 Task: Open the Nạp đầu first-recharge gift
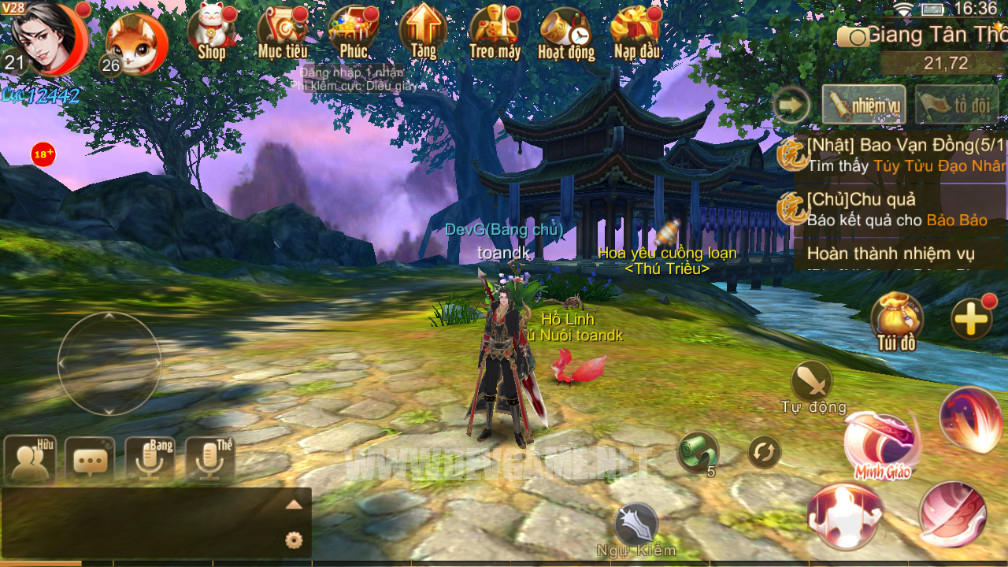[x=636, y=30]
